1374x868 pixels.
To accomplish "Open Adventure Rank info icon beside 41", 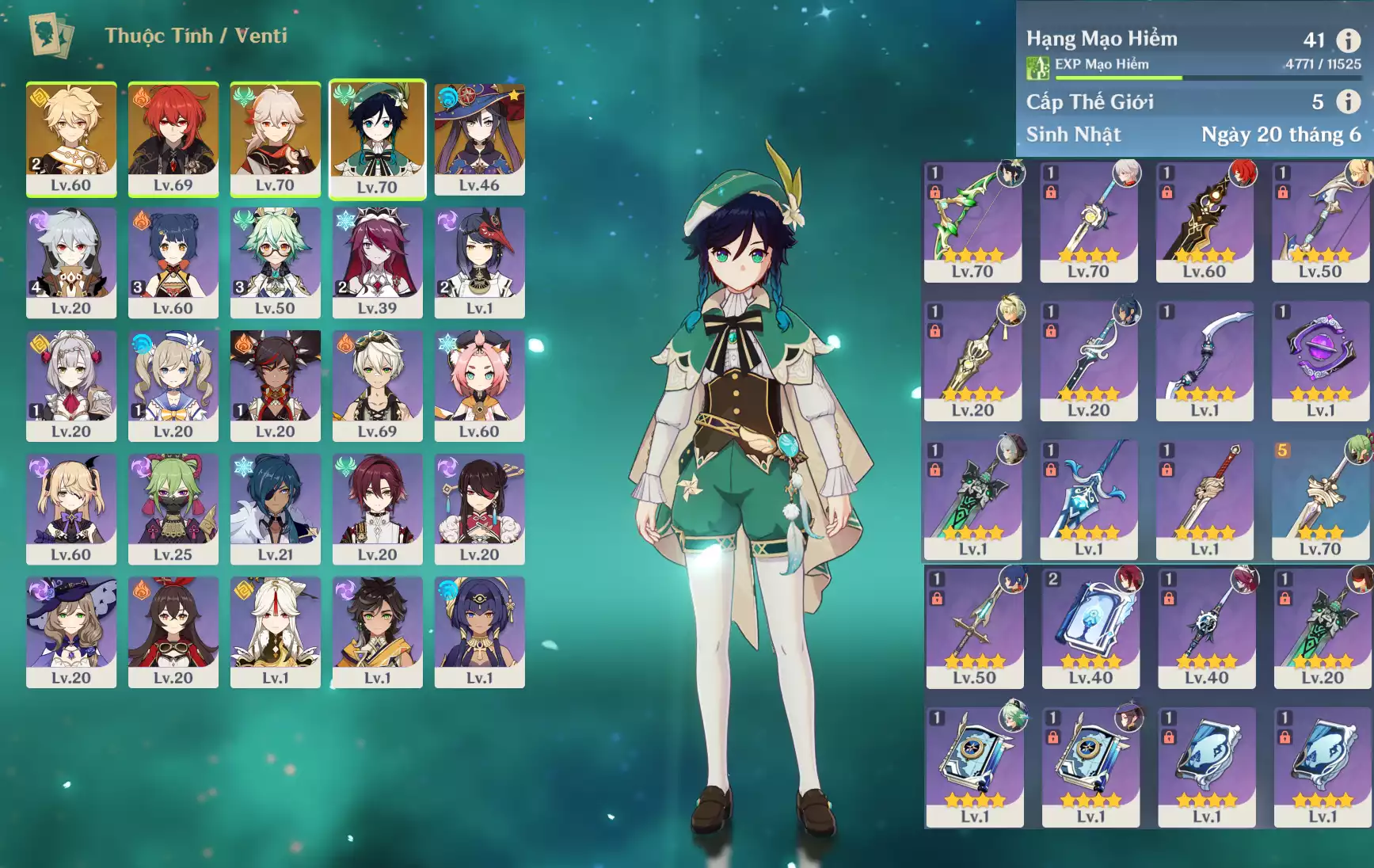I will (1348, 40).
